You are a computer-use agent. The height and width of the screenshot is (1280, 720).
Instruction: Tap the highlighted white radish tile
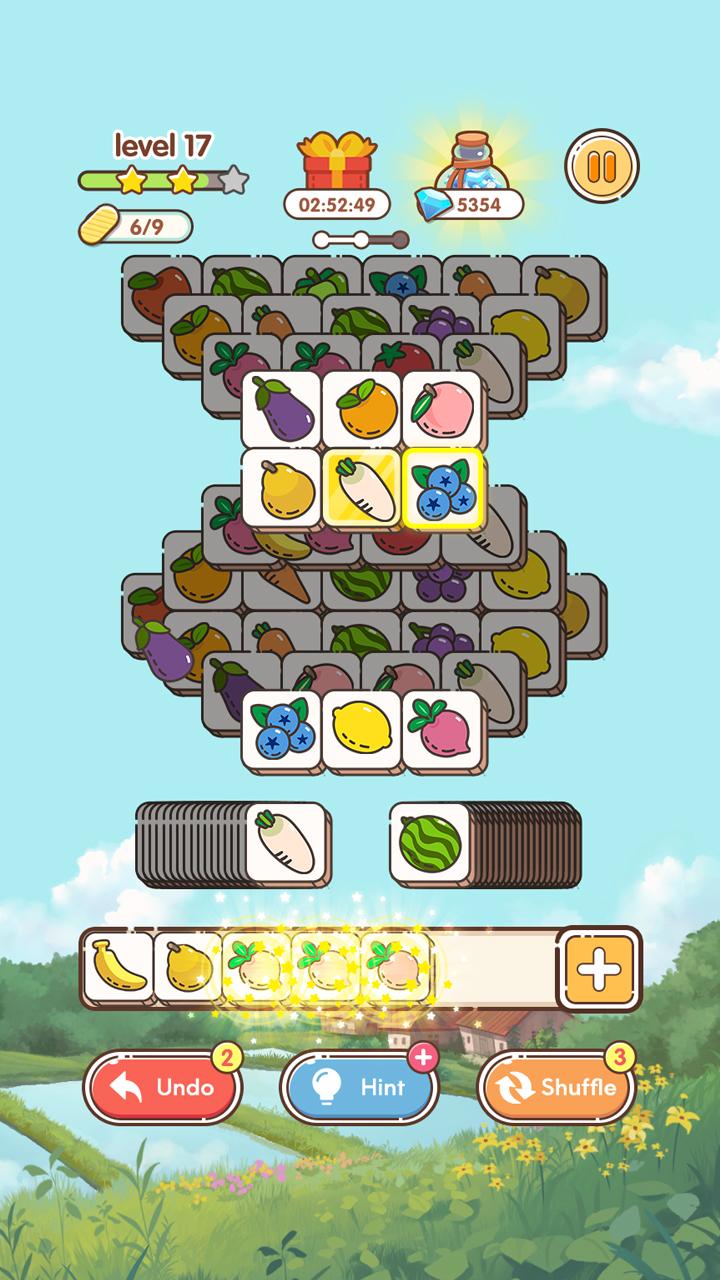pyautogui.click(x=361, y=488)
